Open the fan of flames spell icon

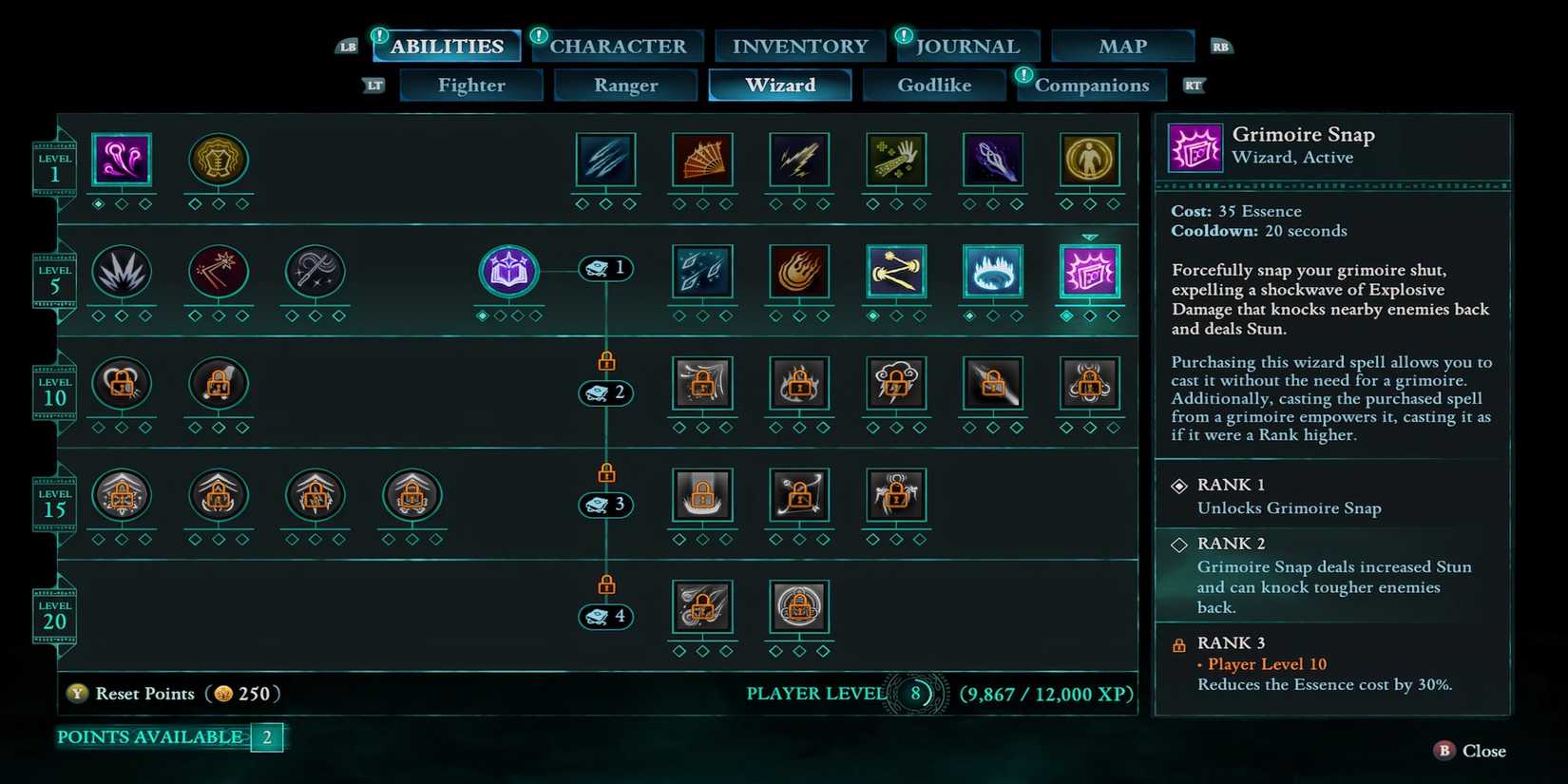click(702, 162)
